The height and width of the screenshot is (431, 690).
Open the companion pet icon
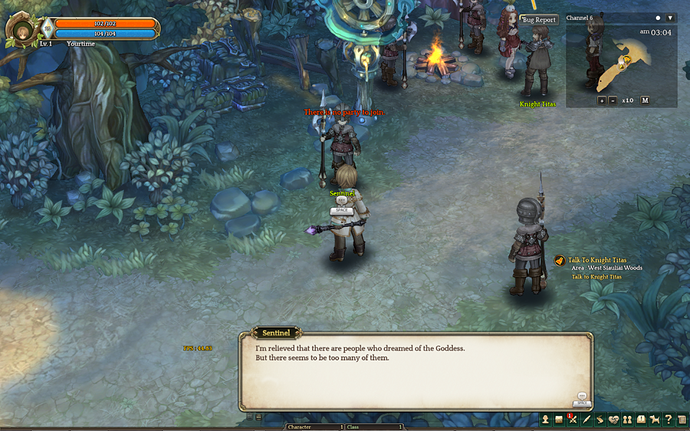654,419
